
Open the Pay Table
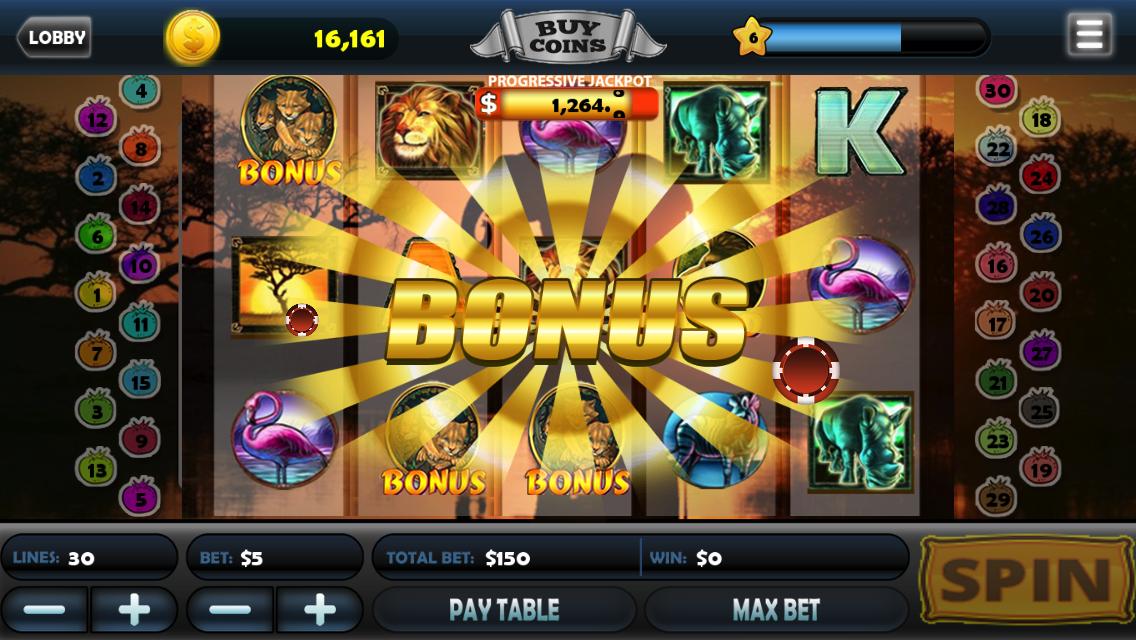point(504,609)
